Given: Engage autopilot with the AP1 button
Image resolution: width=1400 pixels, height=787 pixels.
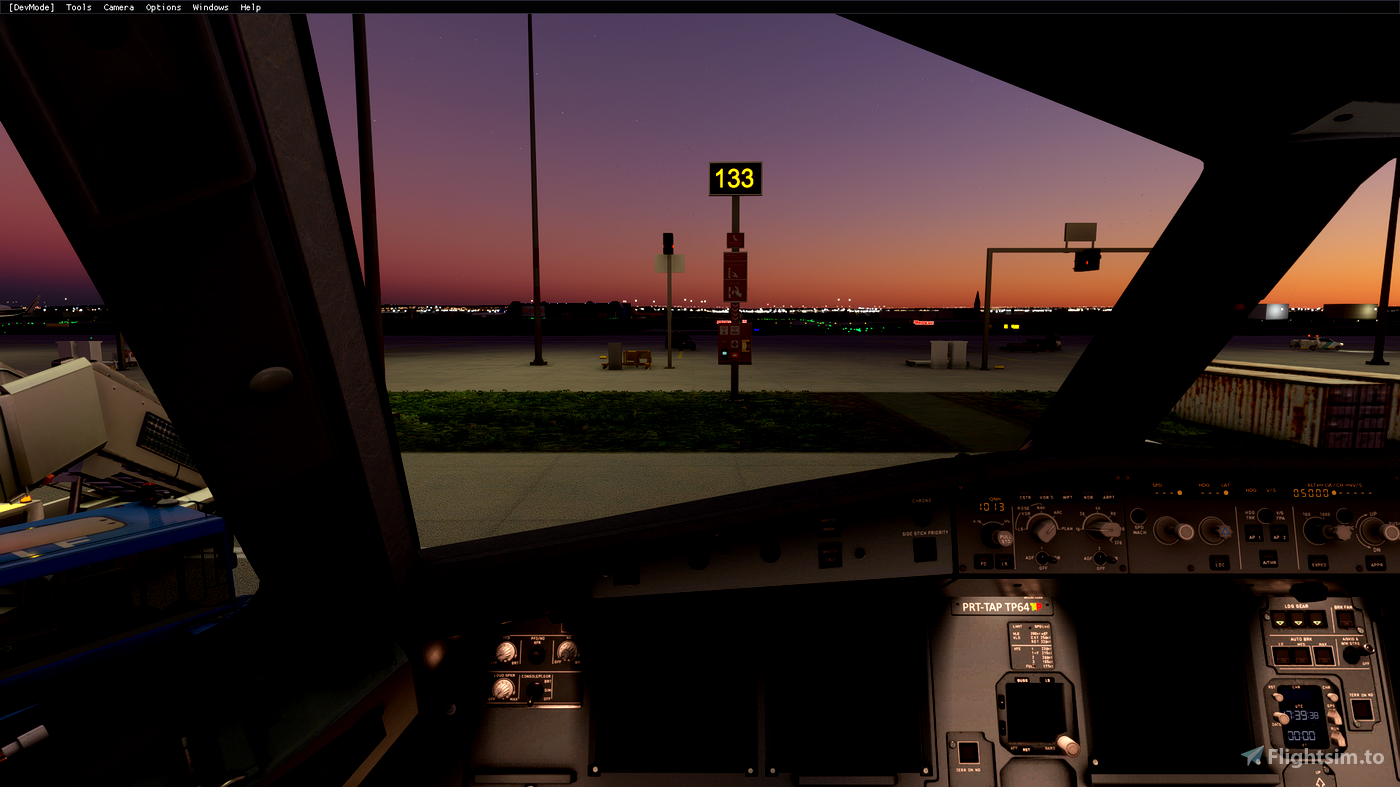Looking at the screenshot, I should tap(1255, 535).
